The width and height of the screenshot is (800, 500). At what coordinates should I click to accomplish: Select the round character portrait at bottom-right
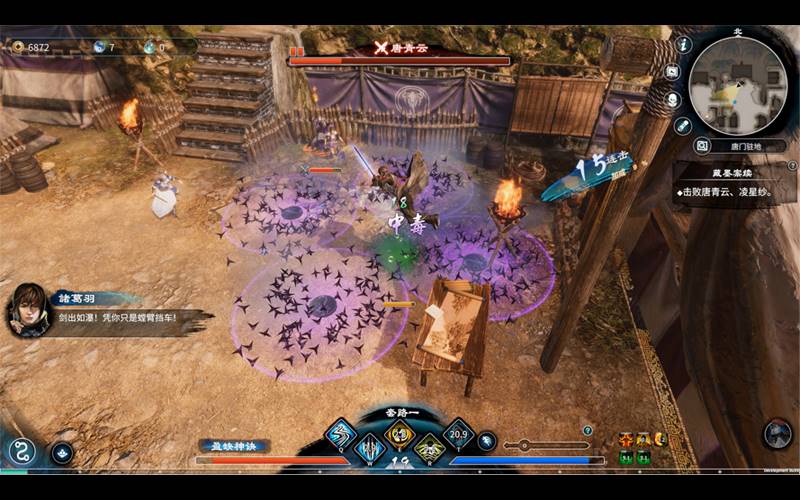pyautogui.click(x=777, y=433)
